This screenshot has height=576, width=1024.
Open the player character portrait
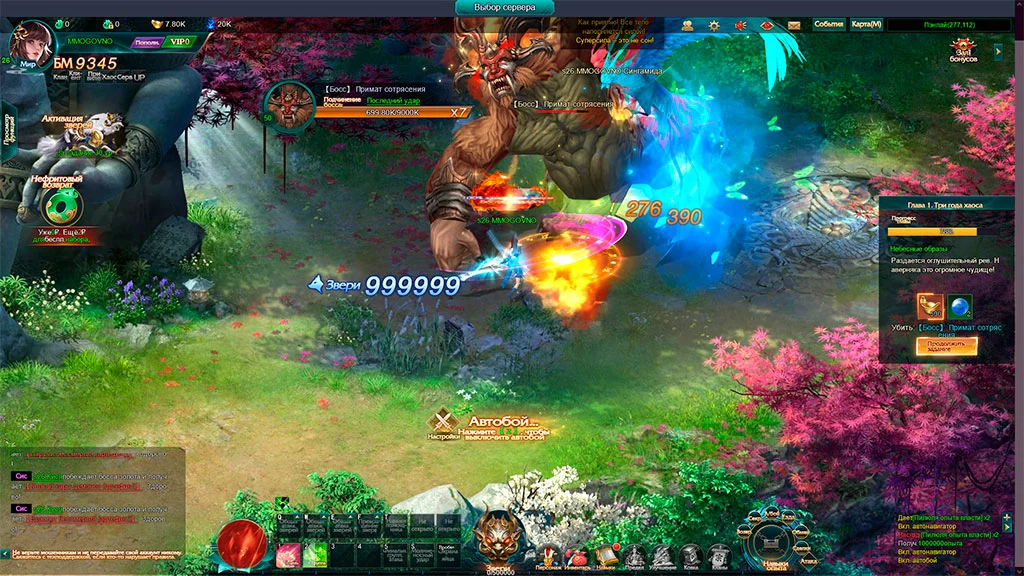pyautogui.click(x=33, y=43)
